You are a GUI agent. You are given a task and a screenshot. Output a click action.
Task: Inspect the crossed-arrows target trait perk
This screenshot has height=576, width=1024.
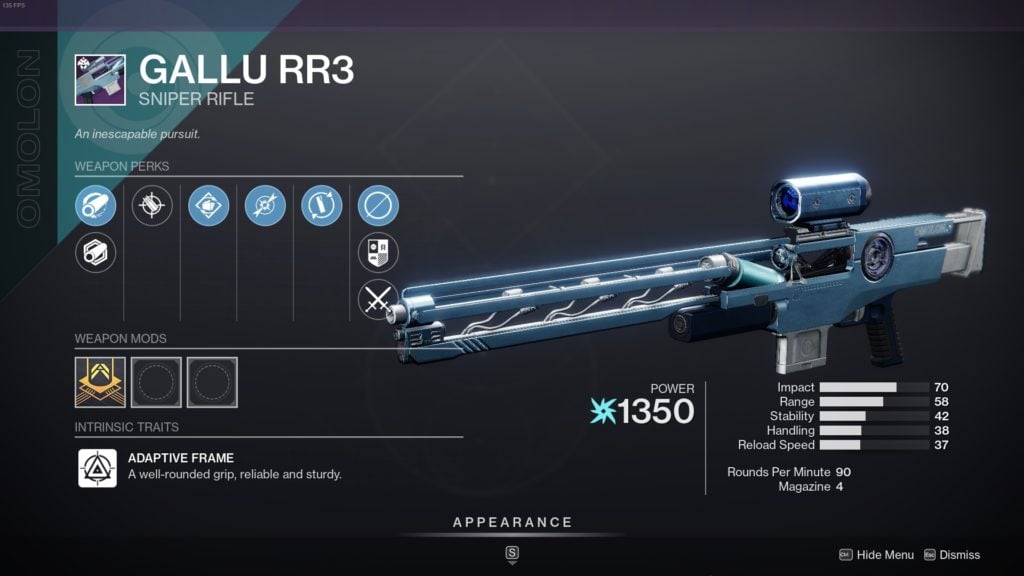click(x=265, y=206)
